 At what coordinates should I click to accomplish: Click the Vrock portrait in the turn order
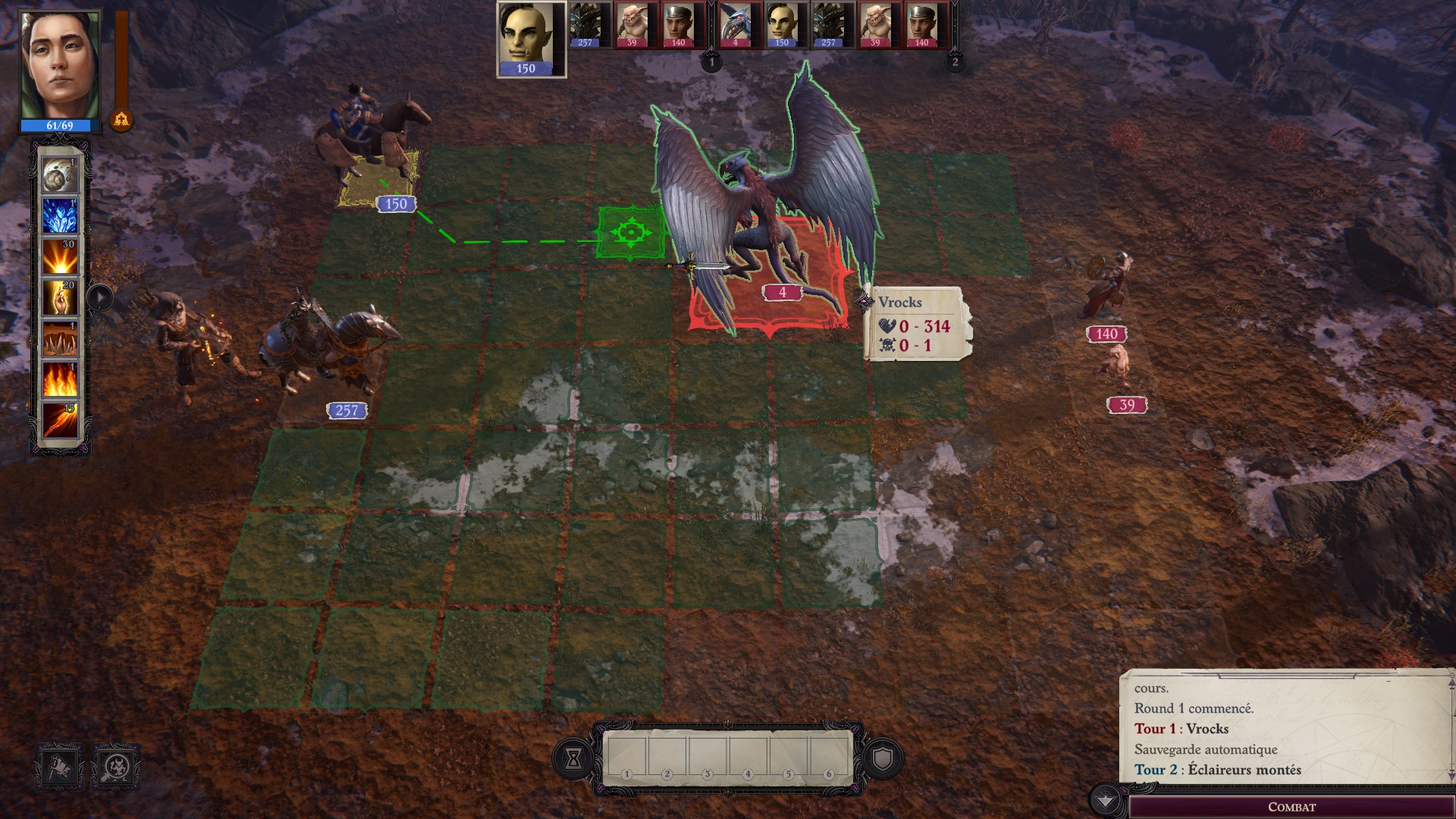735,26
